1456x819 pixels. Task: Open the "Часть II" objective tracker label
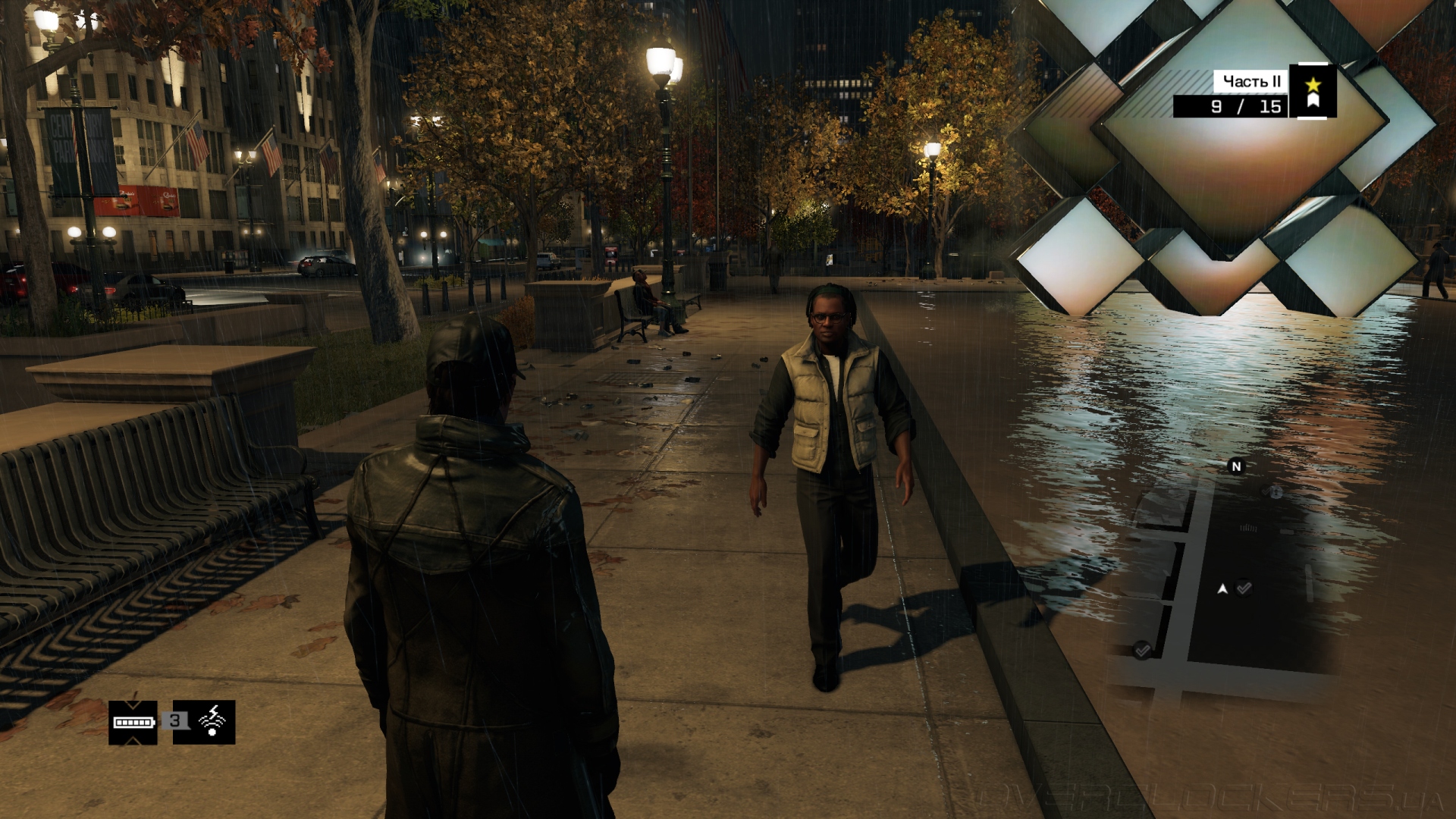click(1251, 81)
